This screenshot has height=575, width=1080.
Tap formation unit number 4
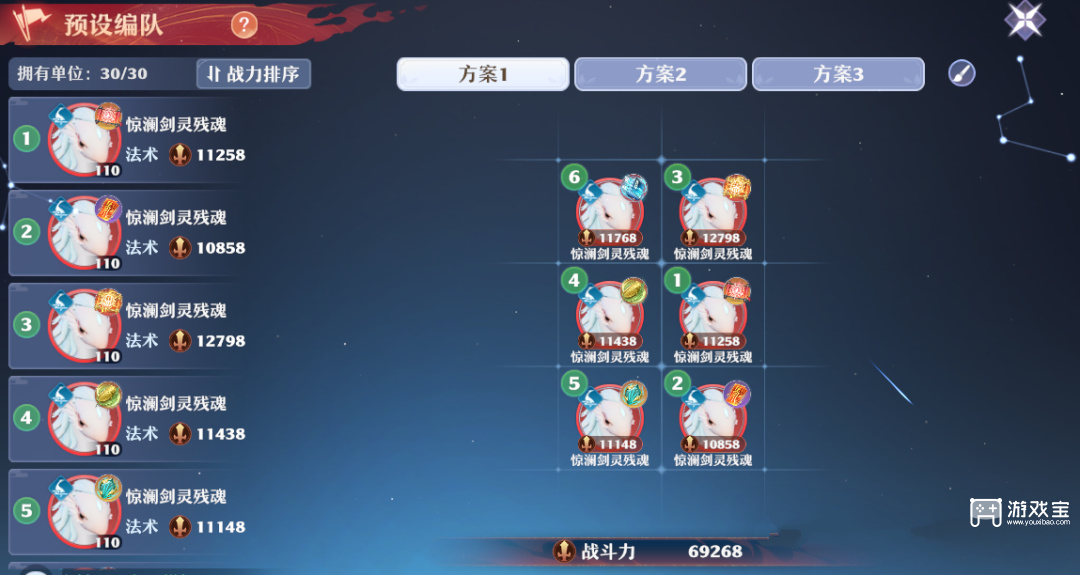609,315
